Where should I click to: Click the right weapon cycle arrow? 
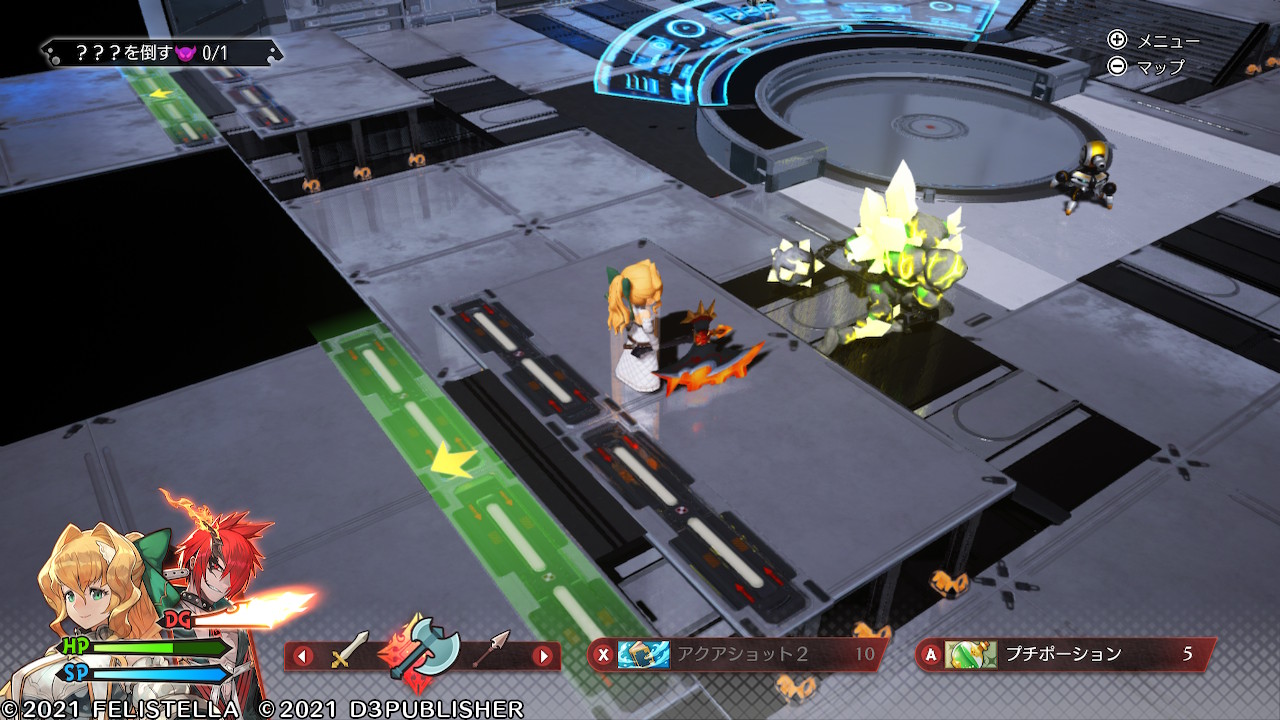[543, 656]
